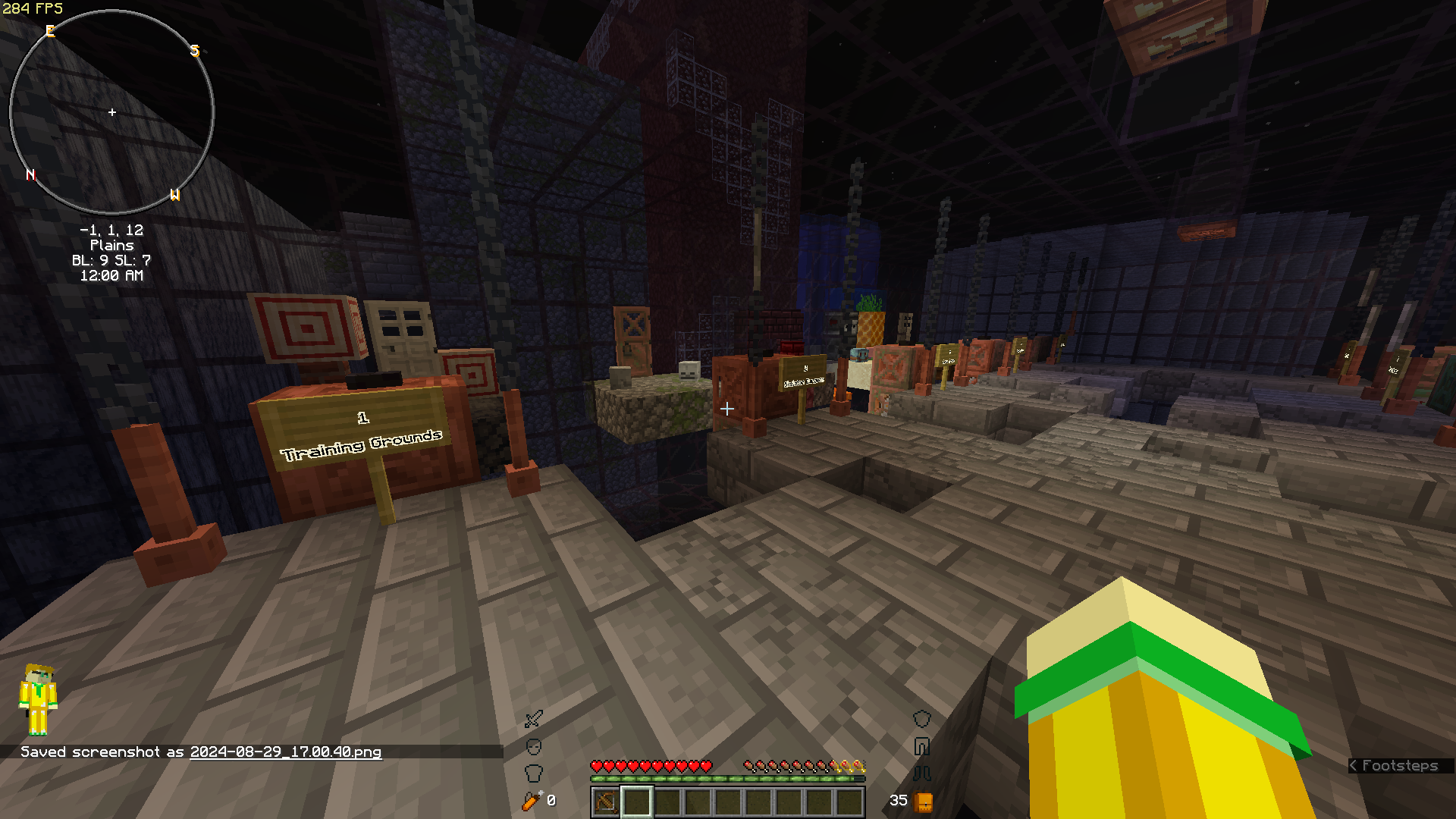Select the crossbow hotbar slot
This screenshot has width=1456, height=819.
pos(606,801)
